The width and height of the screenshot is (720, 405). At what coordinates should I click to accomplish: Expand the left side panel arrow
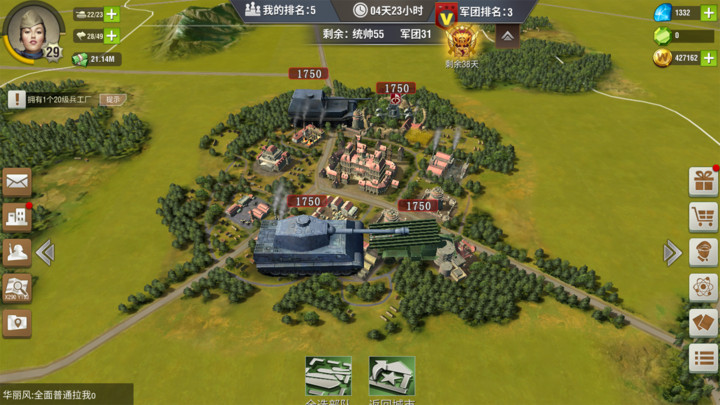pos(45,253)
